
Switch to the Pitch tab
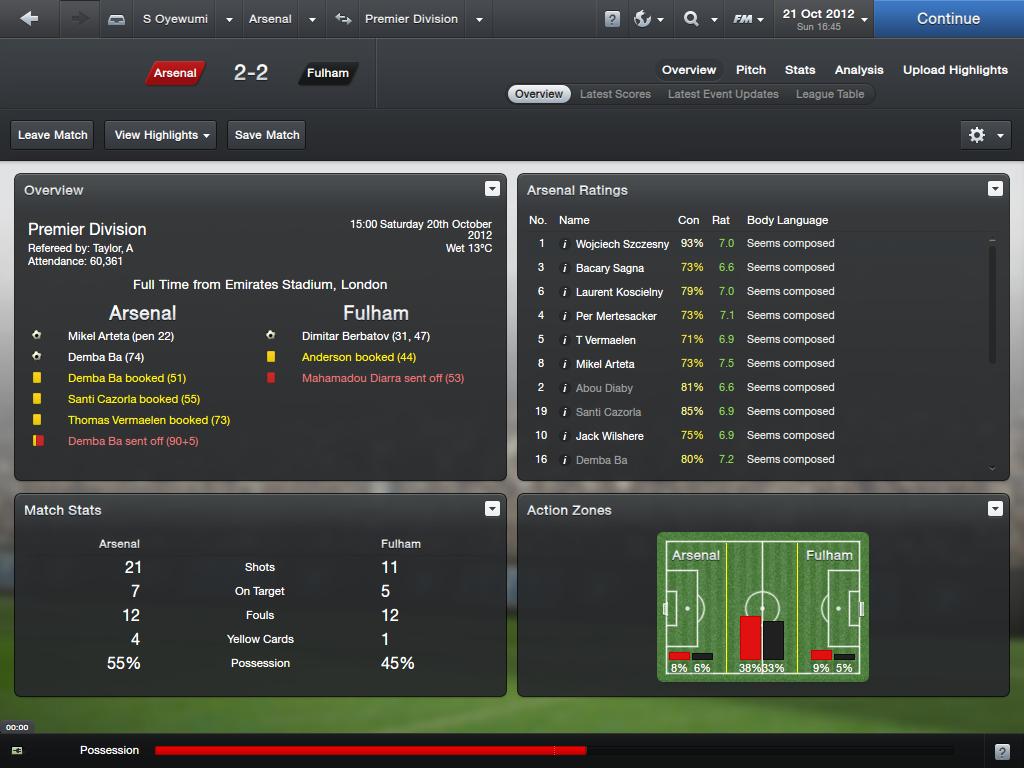click(x=750, y=70)
